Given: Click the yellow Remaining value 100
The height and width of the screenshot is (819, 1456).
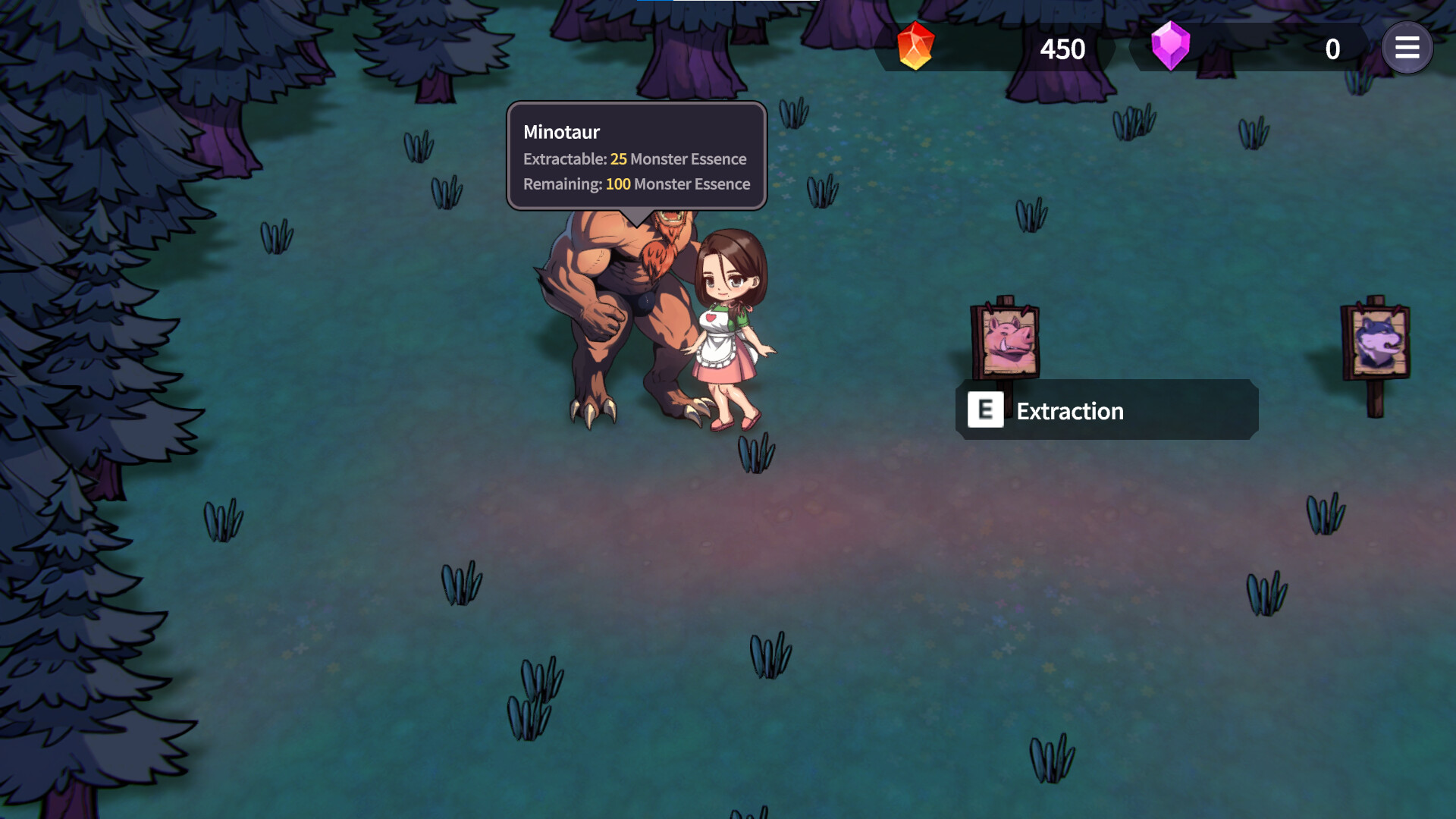Looking at the screenshot, I should (x=618, y=184).
